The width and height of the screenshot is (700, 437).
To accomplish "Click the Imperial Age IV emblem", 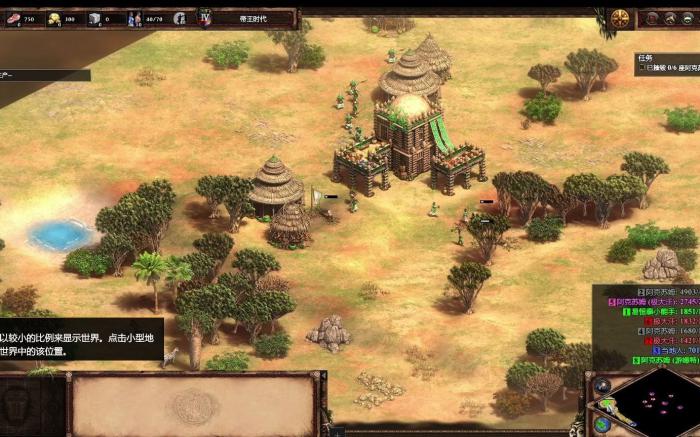I will tap(205, 18).
